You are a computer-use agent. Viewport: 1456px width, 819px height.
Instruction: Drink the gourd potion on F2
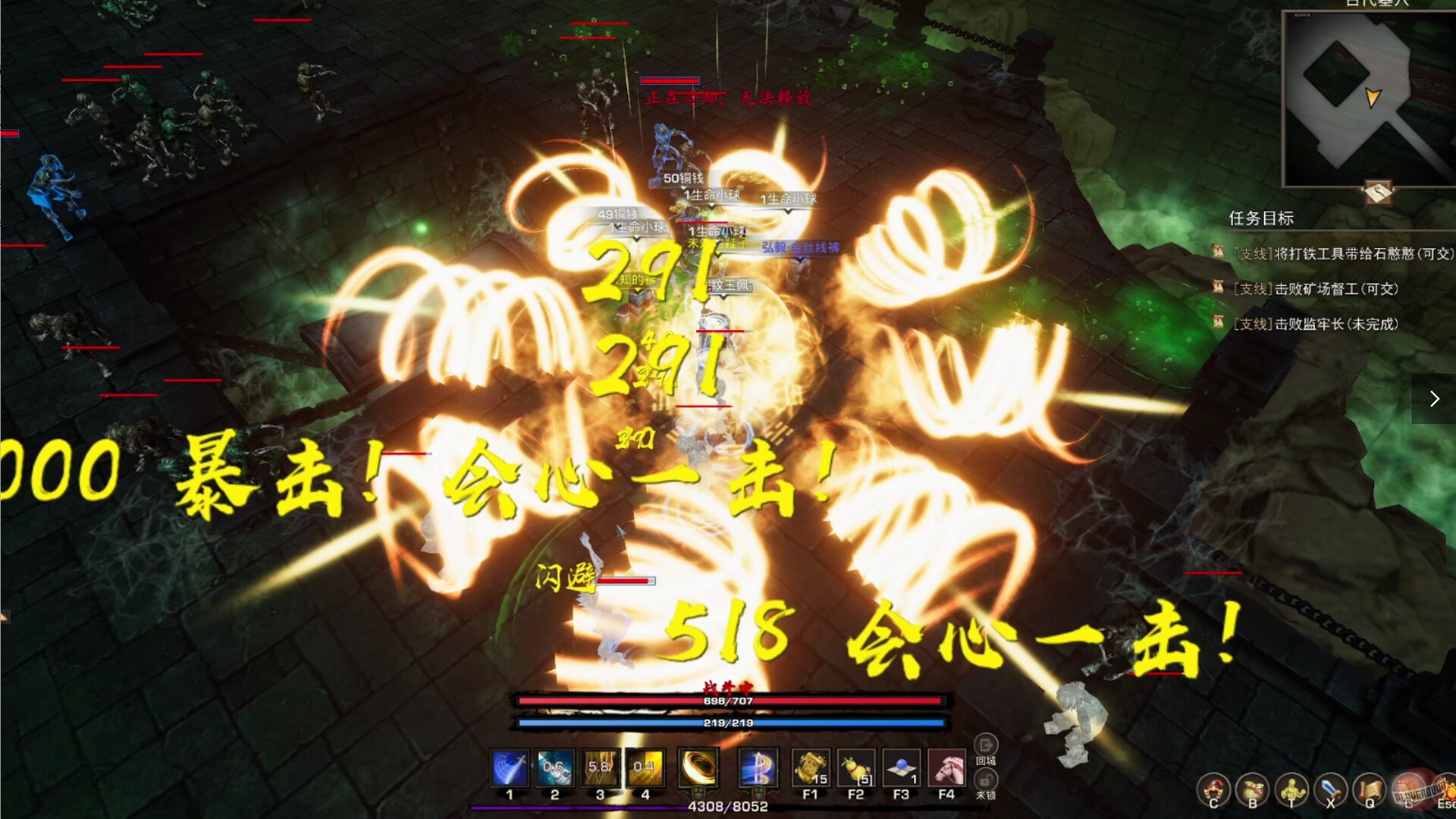858,767
